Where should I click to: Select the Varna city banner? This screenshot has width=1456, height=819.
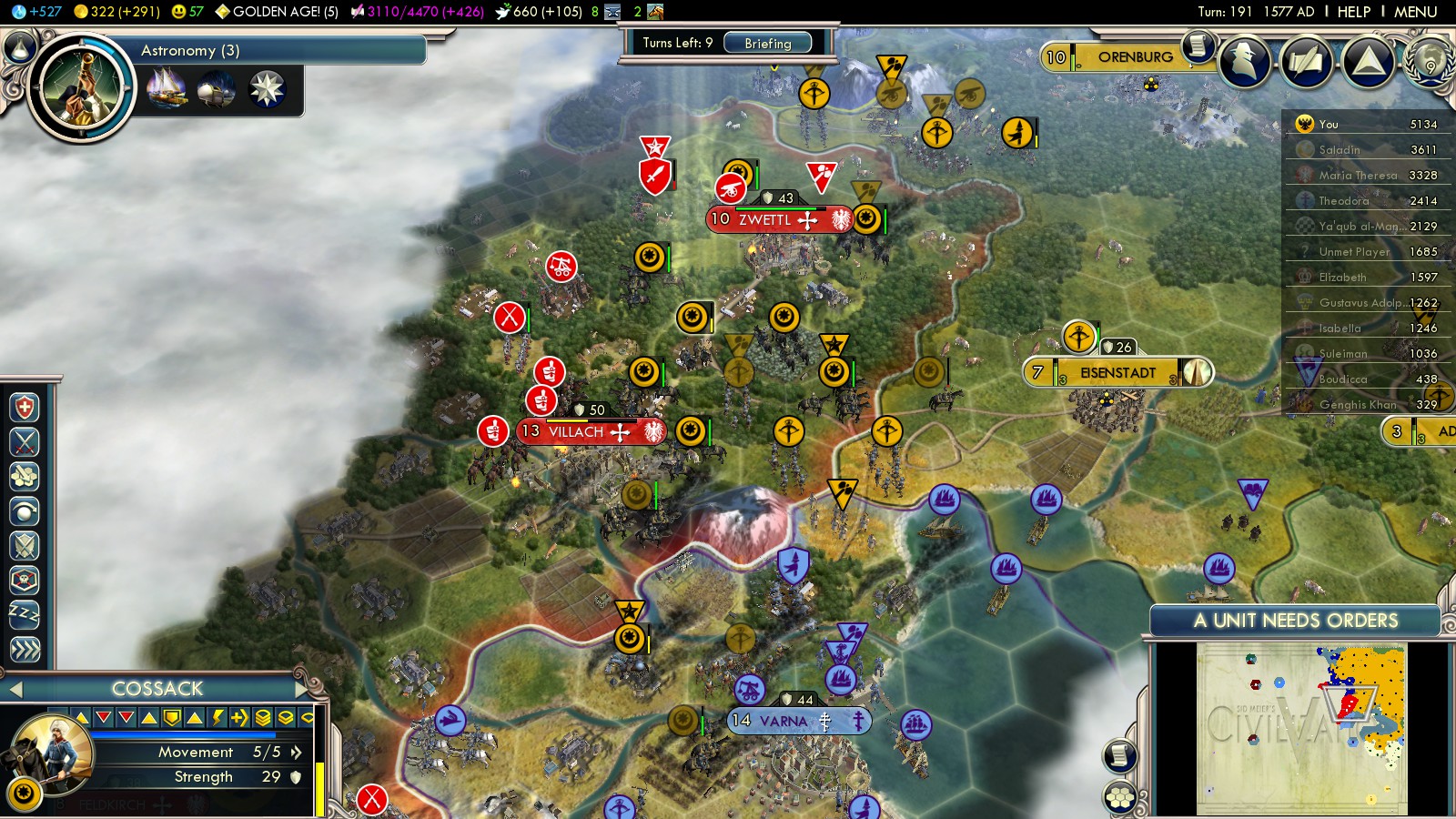click(x=783, y=722)
